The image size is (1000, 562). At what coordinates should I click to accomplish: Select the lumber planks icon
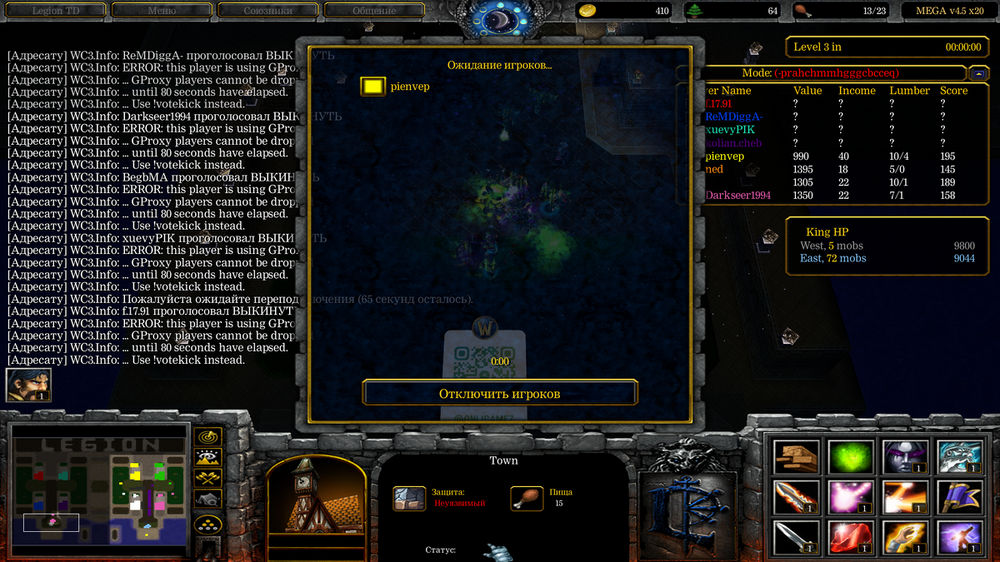(796, 456)
